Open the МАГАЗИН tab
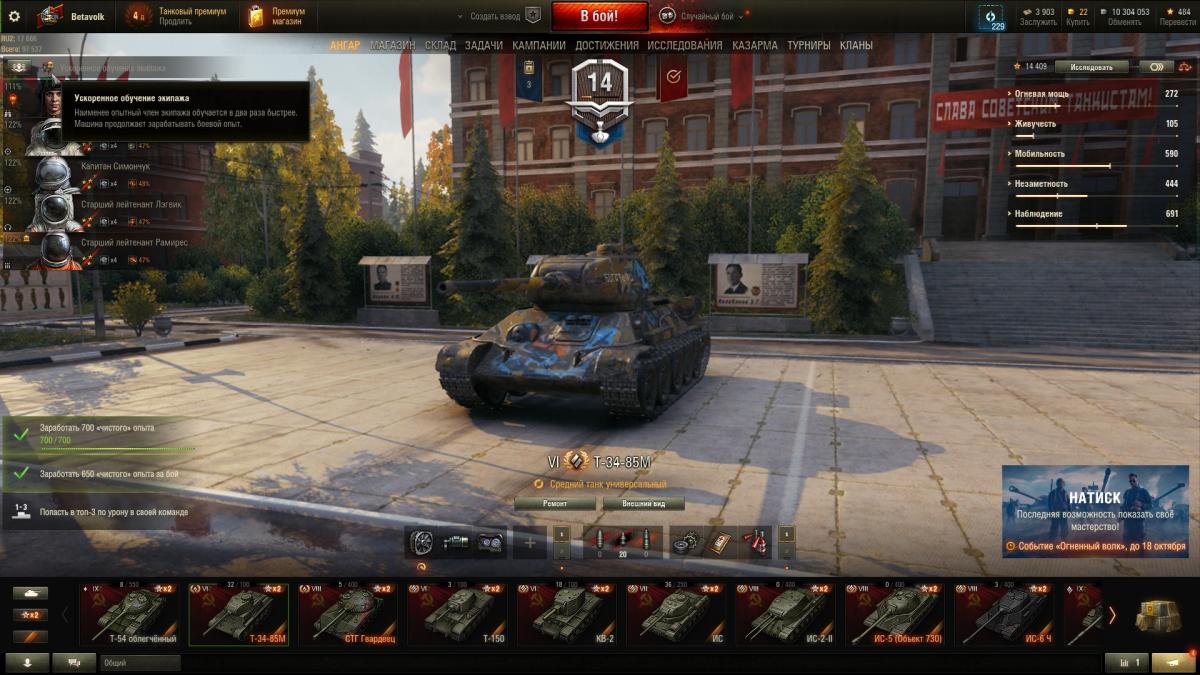 click(x=393, y=45)
